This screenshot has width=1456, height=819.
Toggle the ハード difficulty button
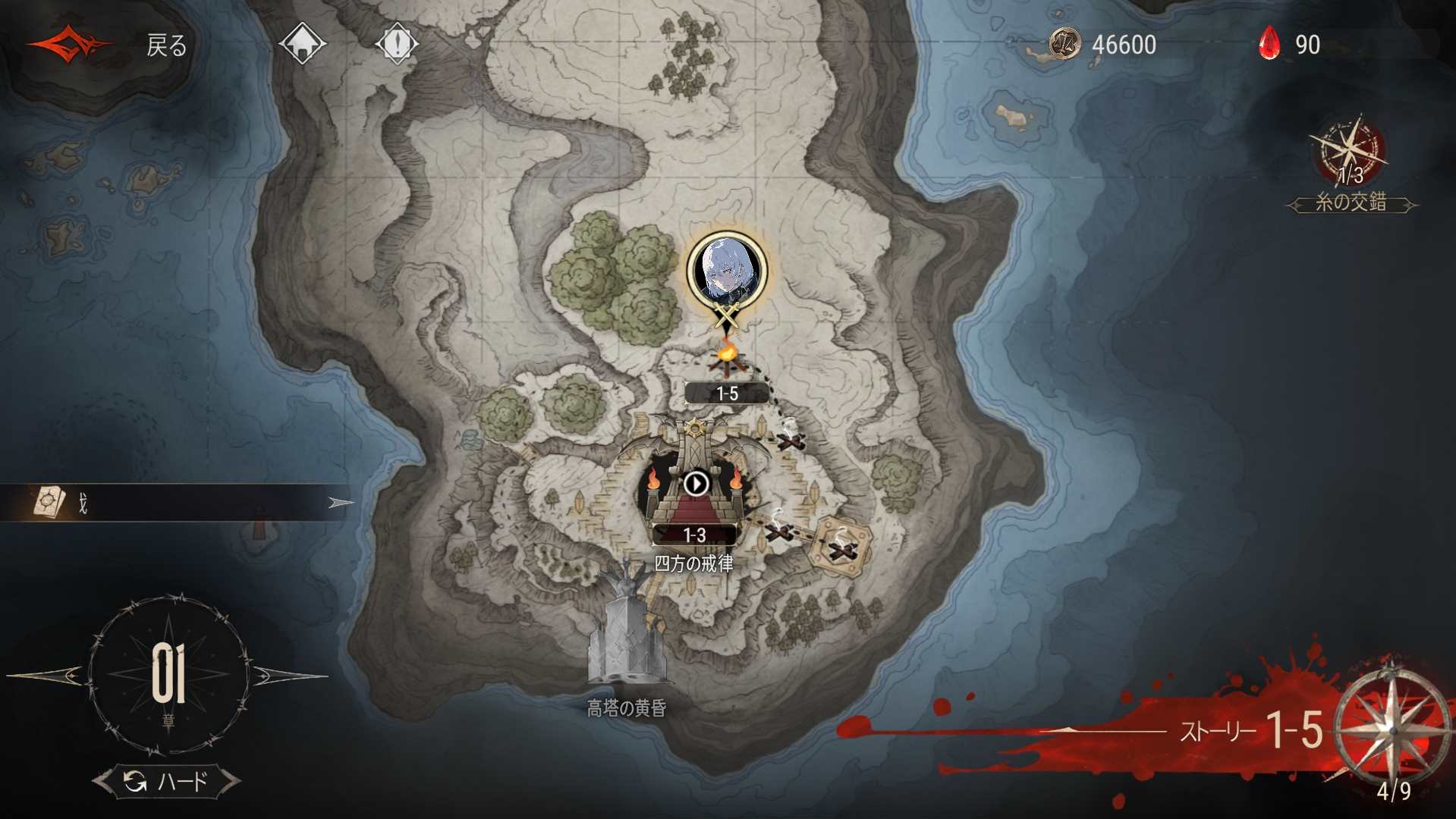pos(167,781)
